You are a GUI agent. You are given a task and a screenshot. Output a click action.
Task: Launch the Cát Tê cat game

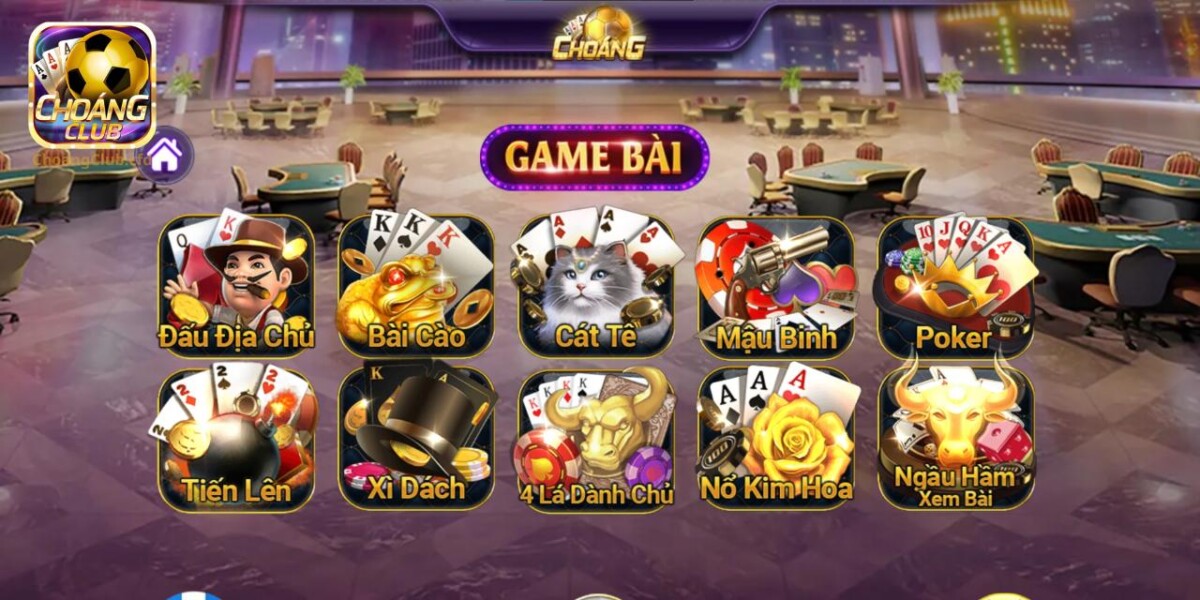point(596,286)
